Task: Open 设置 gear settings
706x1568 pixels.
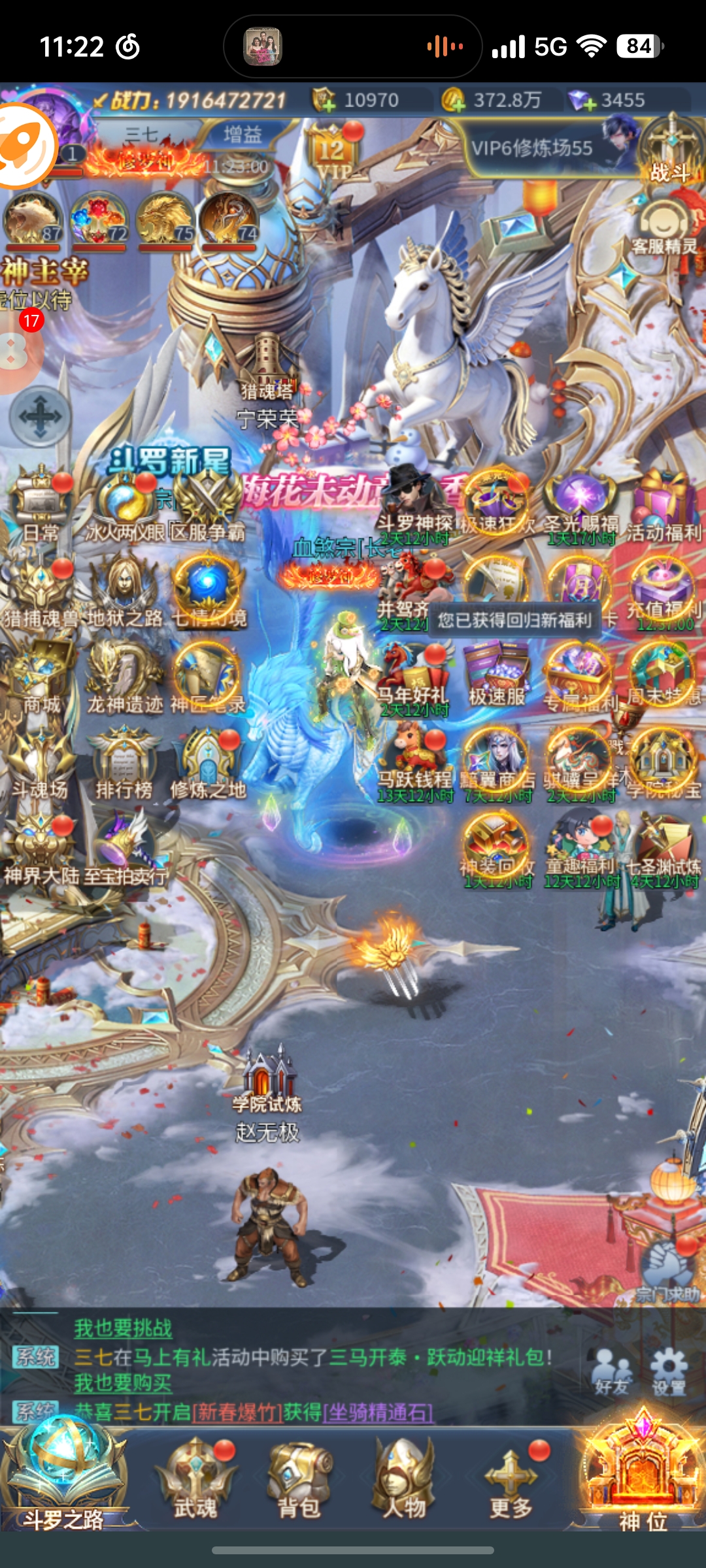Action: click(x=669, y=1372)
